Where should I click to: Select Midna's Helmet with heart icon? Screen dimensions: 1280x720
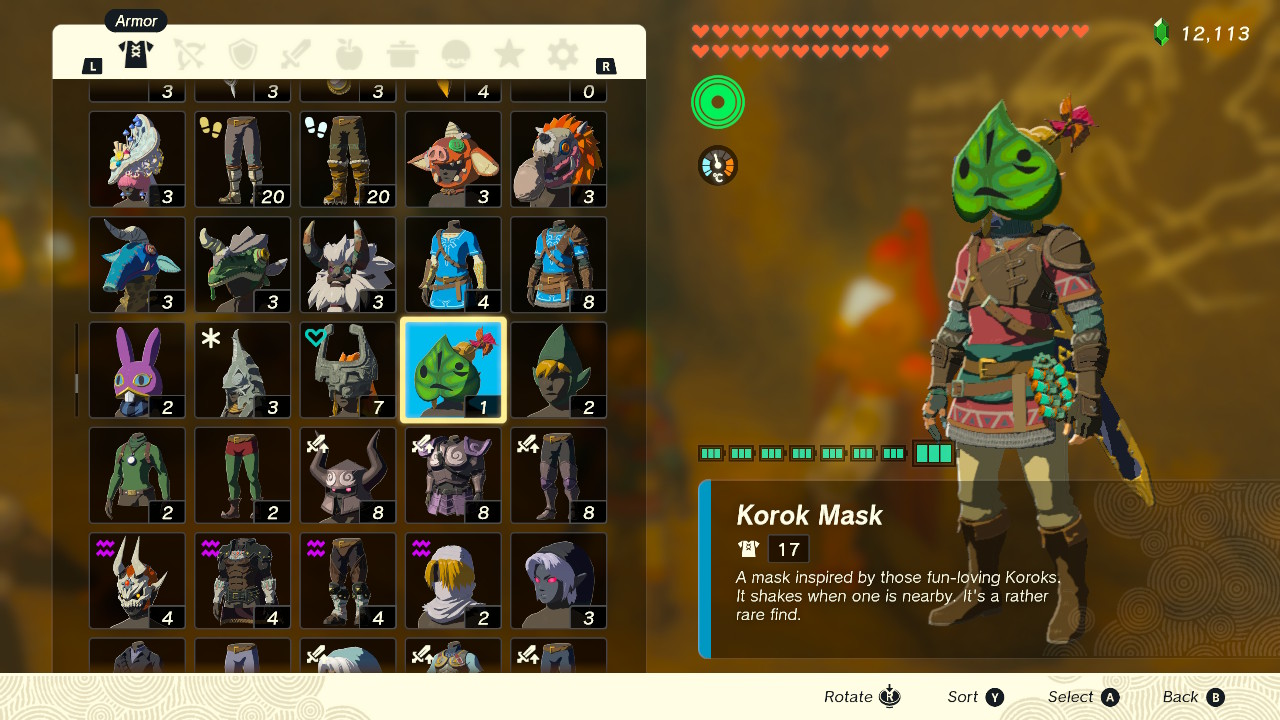tap(348, 370)
